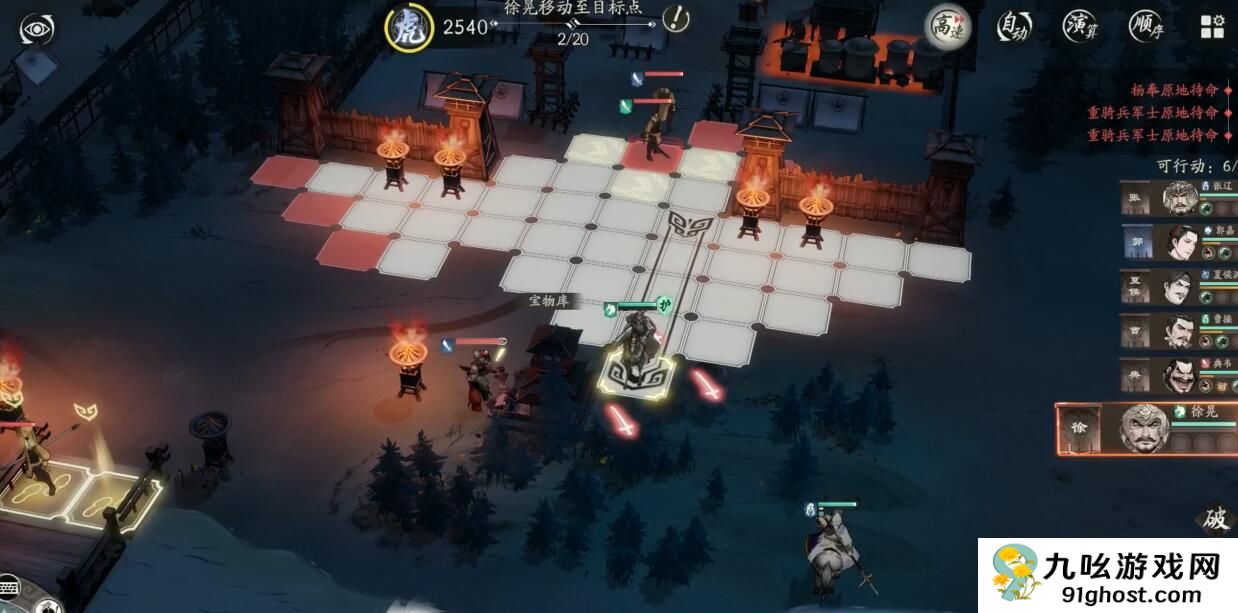Select 张辽 in the unit list
The width and height of the screenshot is (1238, 613).
pos(1180,198)
